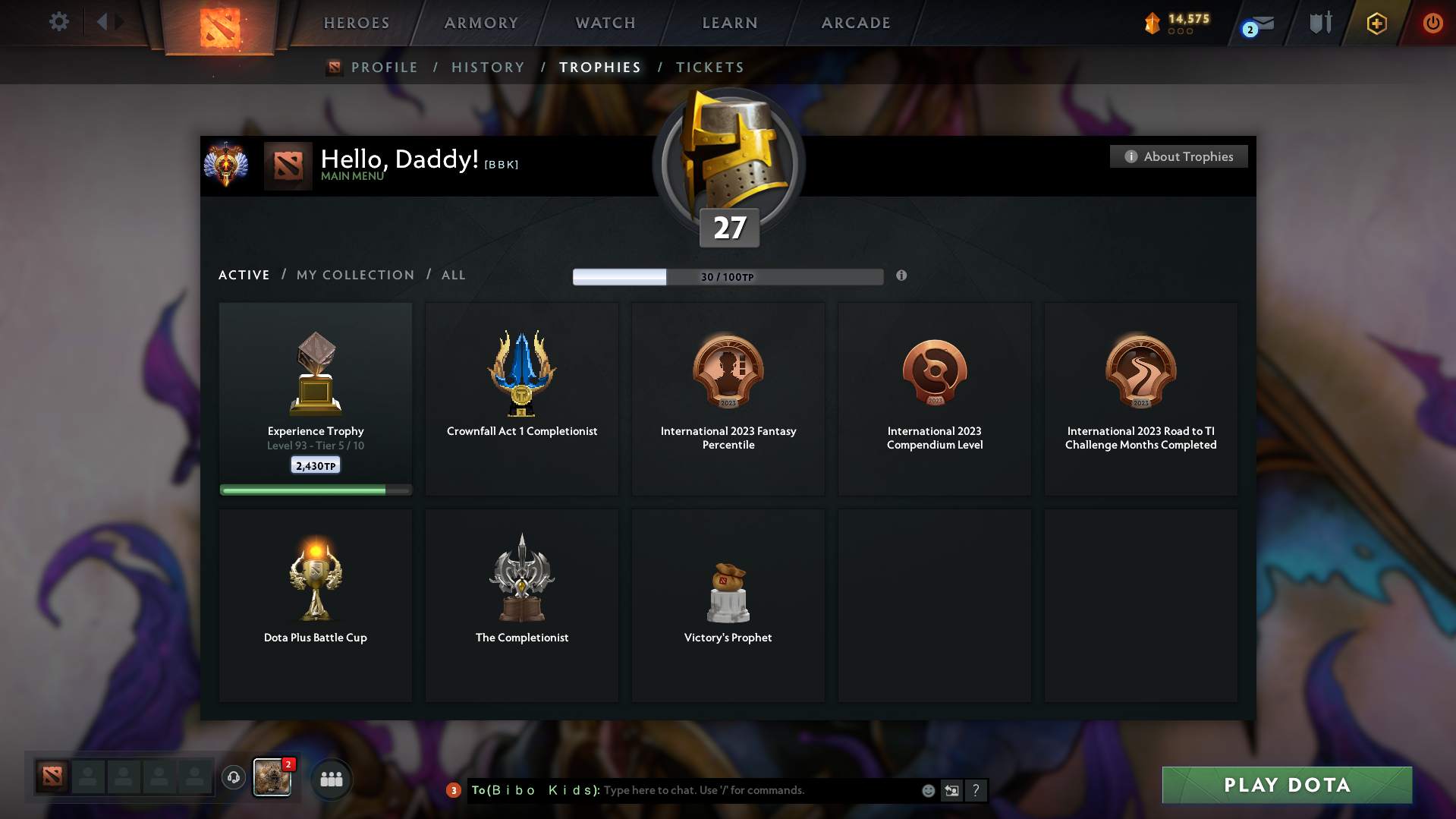Open the settings gear icon
This screenshot has width=1456, height=819.
[x=58, y=22]
